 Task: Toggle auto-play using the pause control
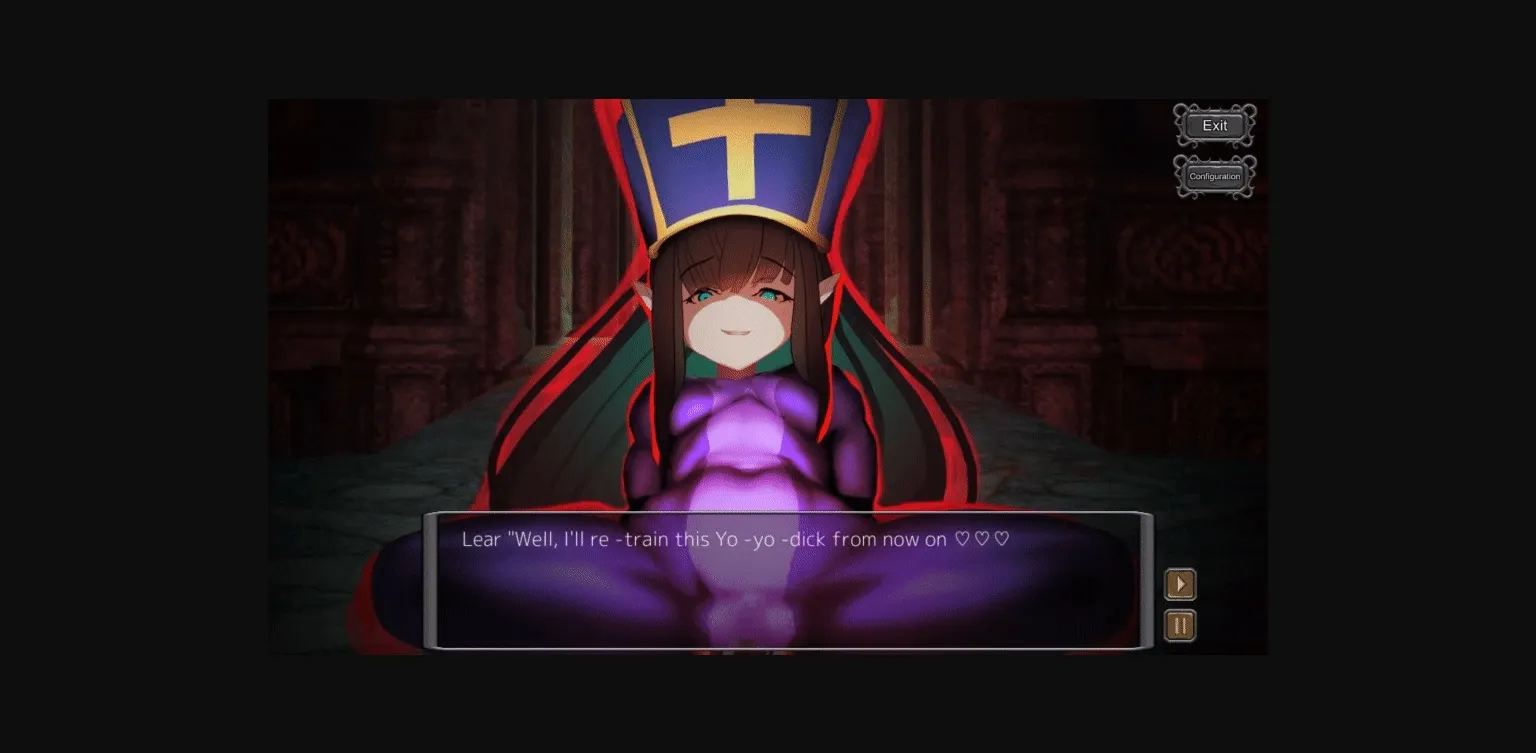1180,624
